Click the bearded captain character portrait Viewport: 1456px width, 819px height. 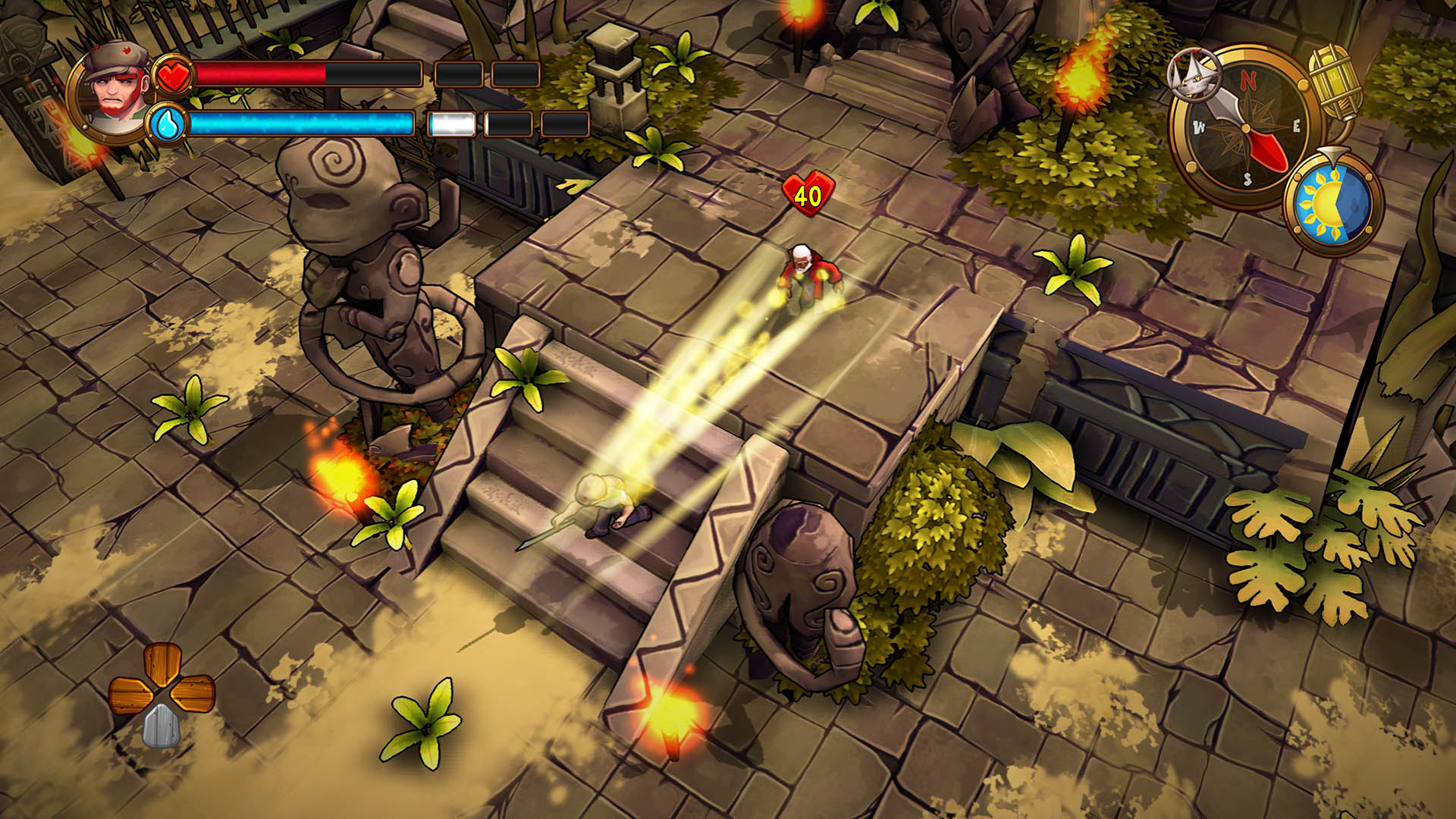pyautogui.click(x=115, y=91)
